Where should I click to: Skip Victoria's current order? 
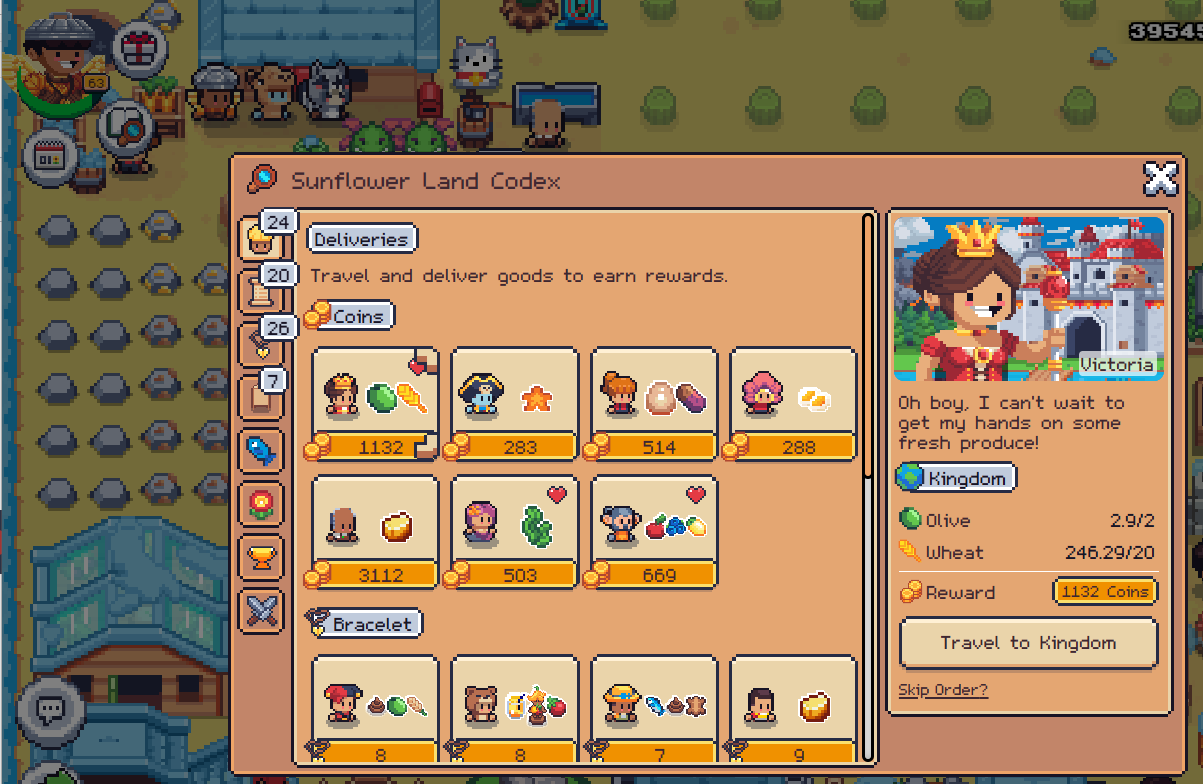tap(942, 690)
